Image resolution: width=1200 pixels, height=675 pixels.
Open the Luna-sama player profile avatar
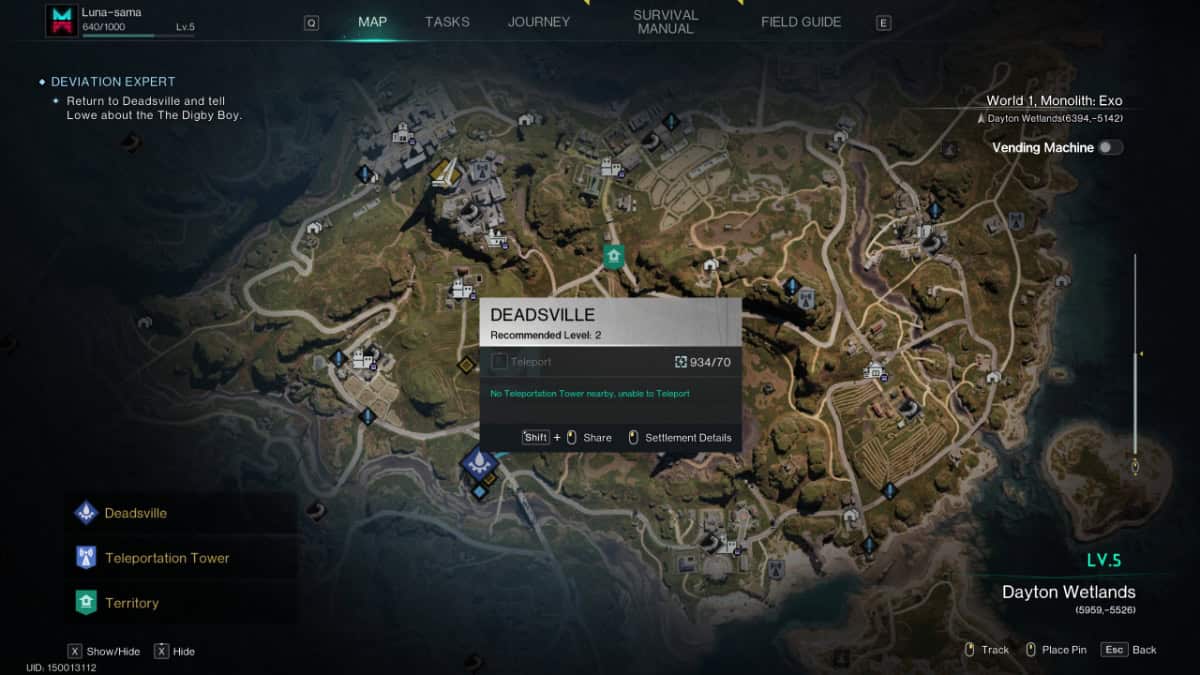coord(62,20)
